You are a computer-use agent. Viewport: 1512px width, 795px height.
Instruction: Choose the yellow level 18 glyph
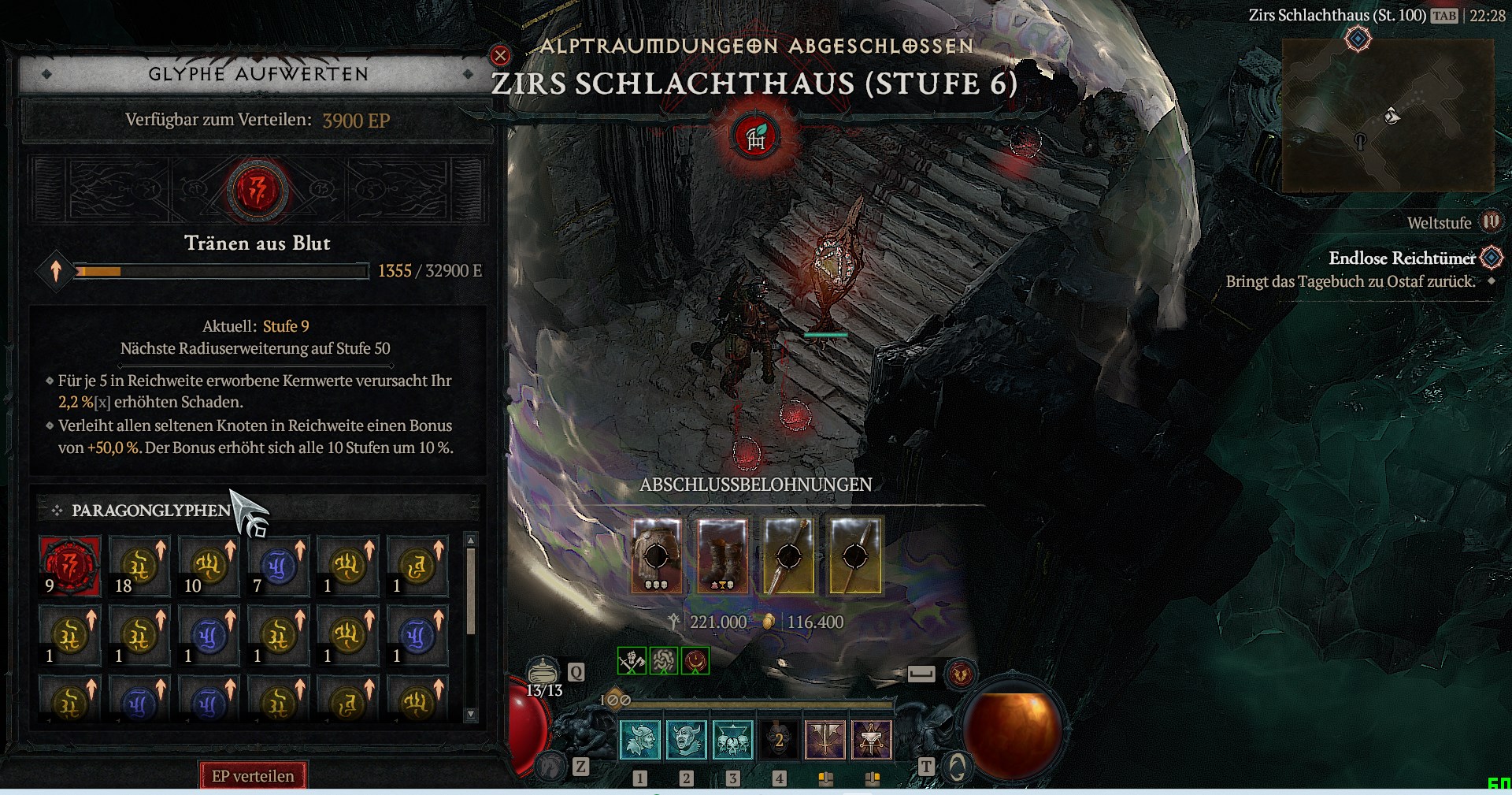coord(139,565)
